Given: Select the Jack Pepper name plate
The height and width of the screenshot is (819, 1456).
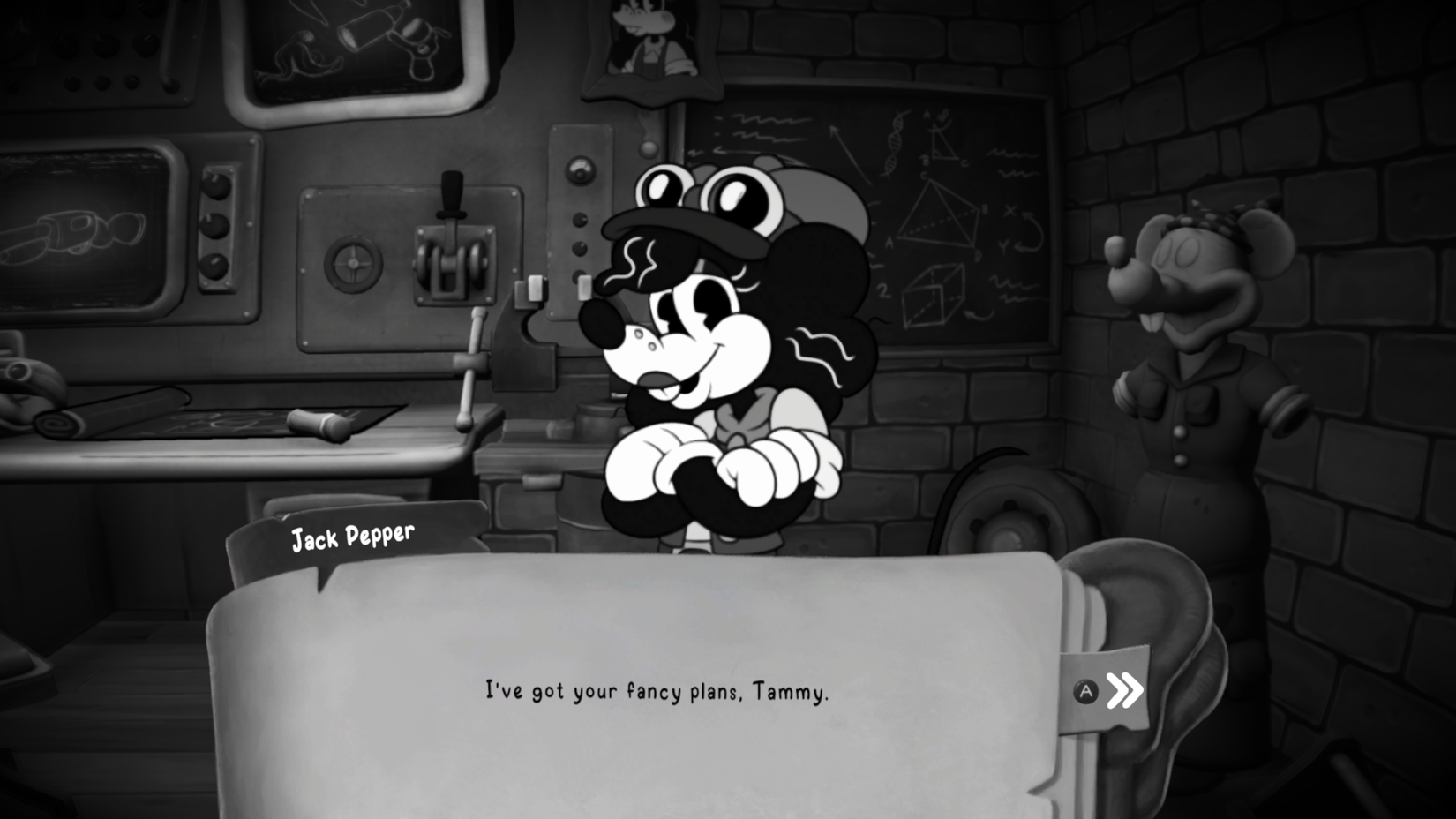Looking at the screenshot, I should click(353, 535).
